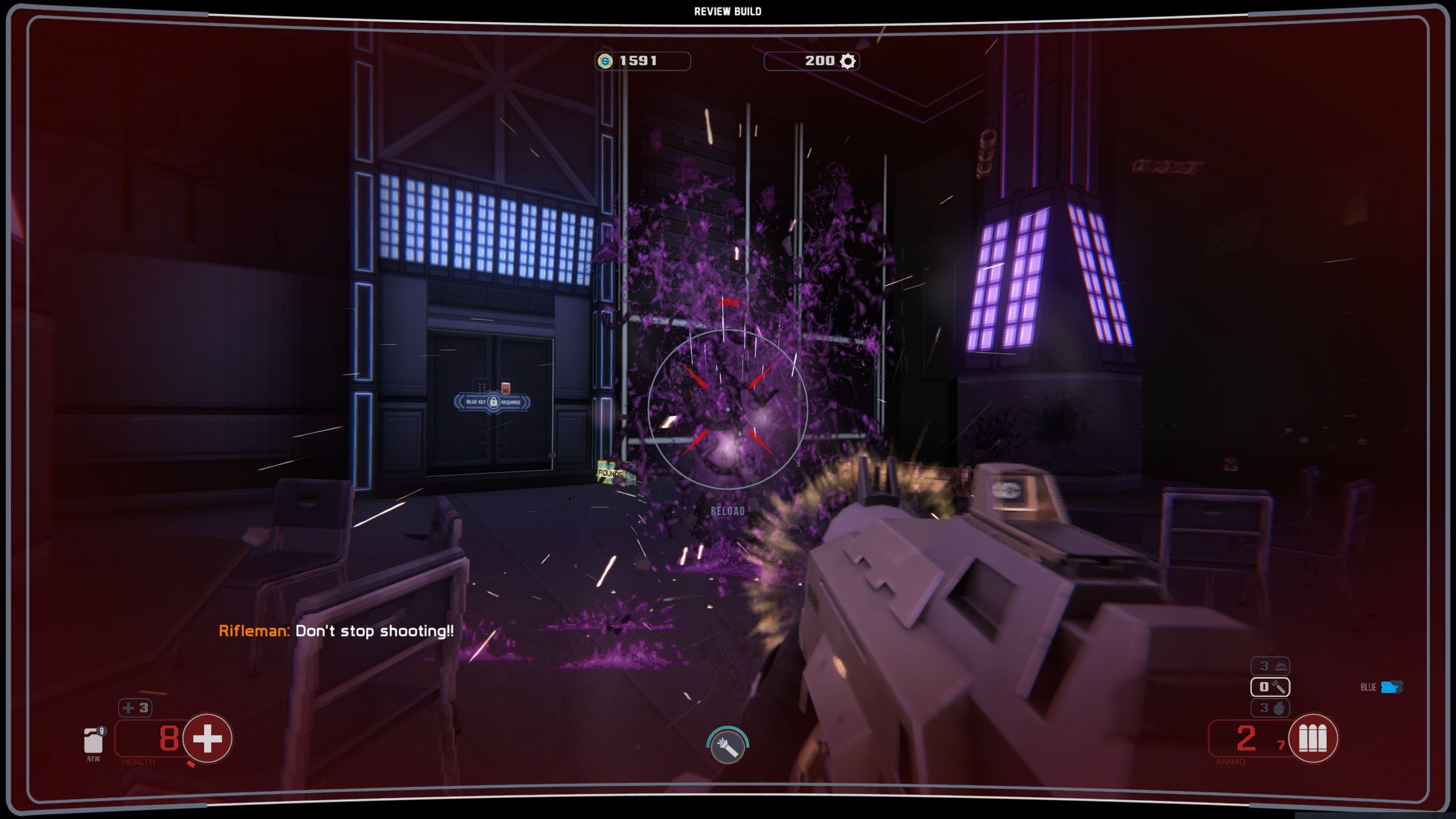Viewport: 1456px width, 819px height.
Task: Choose the highlighted flare equipment slot
Action: [x=1270, y=687]
